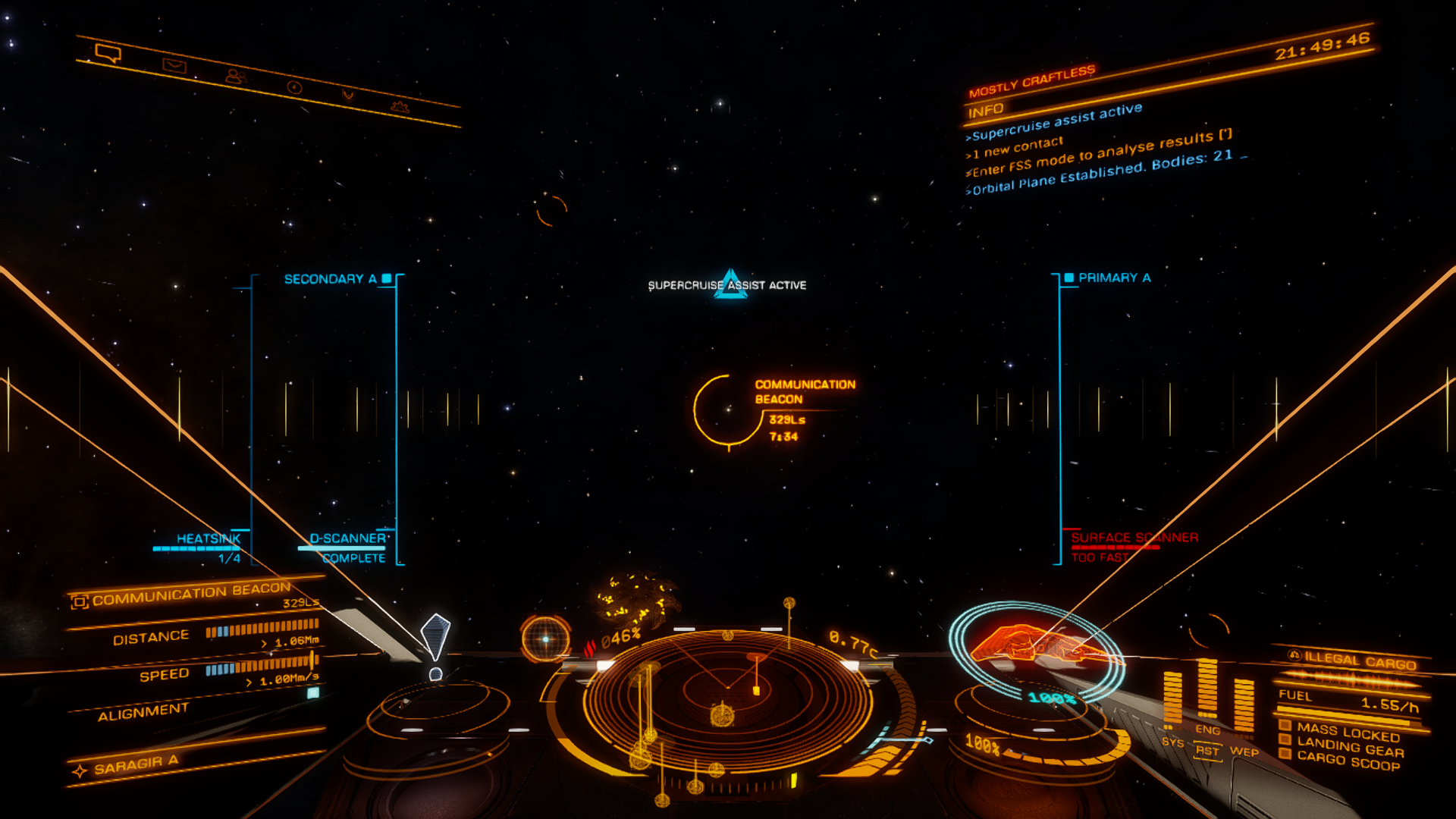Open the gear settings comms tab
The width and height of the screenshot is (1456, 819).
pyautogui.click(x=400, y=107)
